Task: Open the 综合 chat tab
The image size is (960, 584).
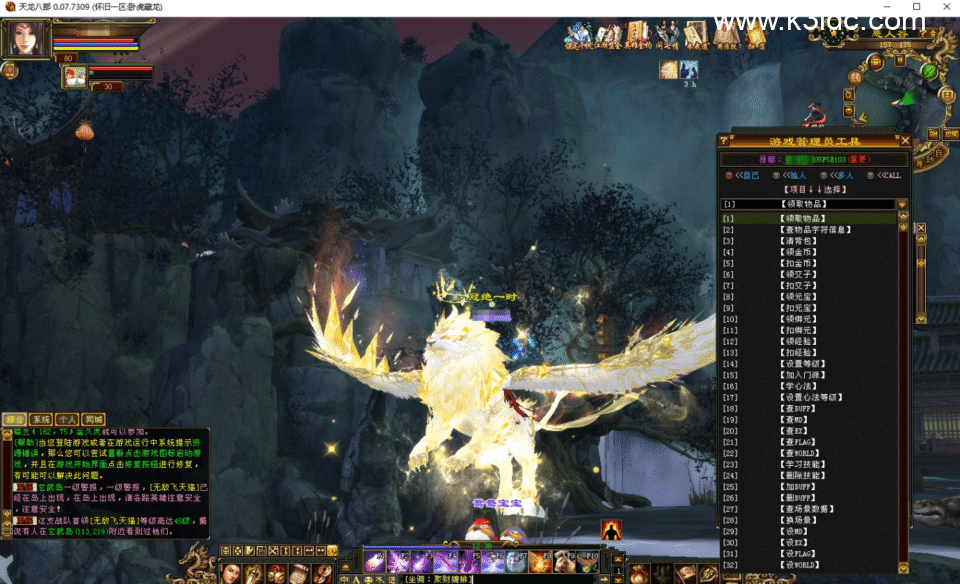Action: [x=15, y=420]
